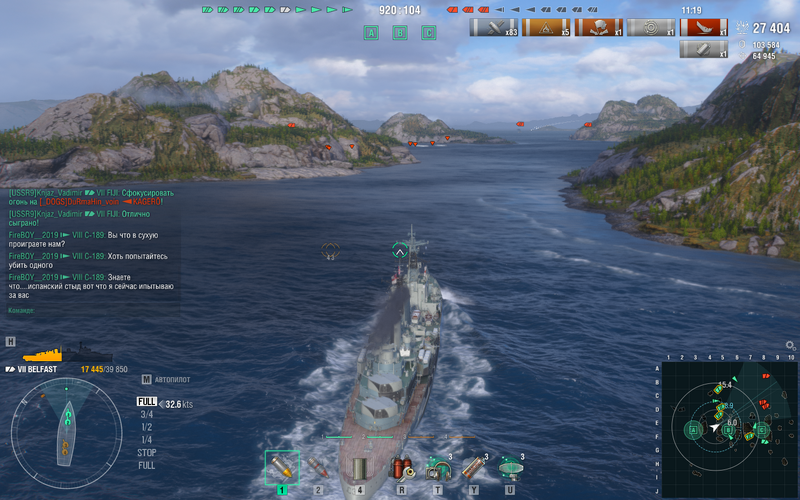Select capture point B indicator at top

(400, 33)
